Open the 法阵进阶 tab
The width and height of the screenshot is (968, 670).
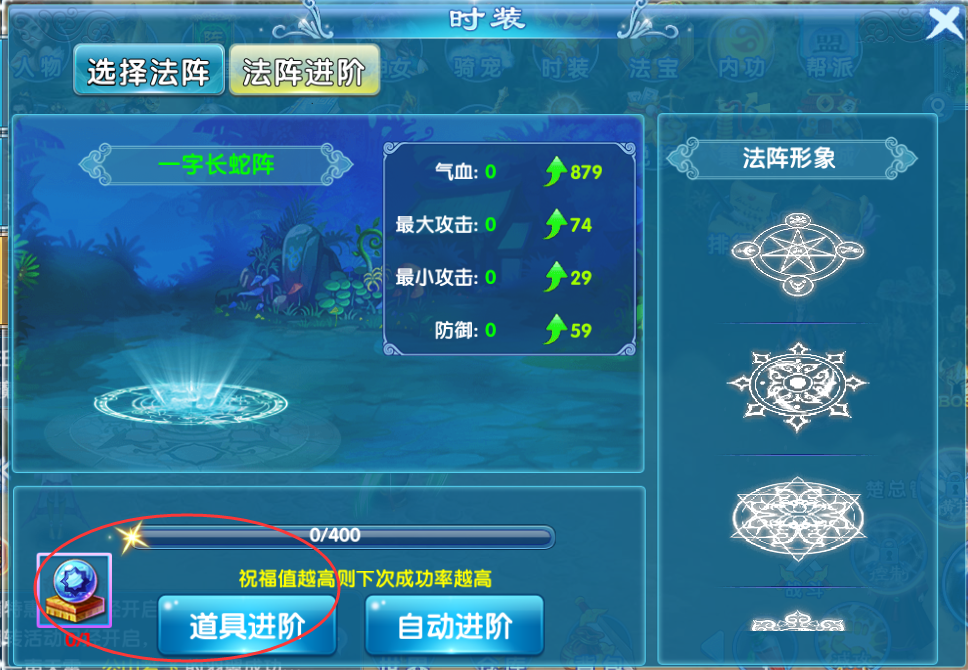pos(304,70)
